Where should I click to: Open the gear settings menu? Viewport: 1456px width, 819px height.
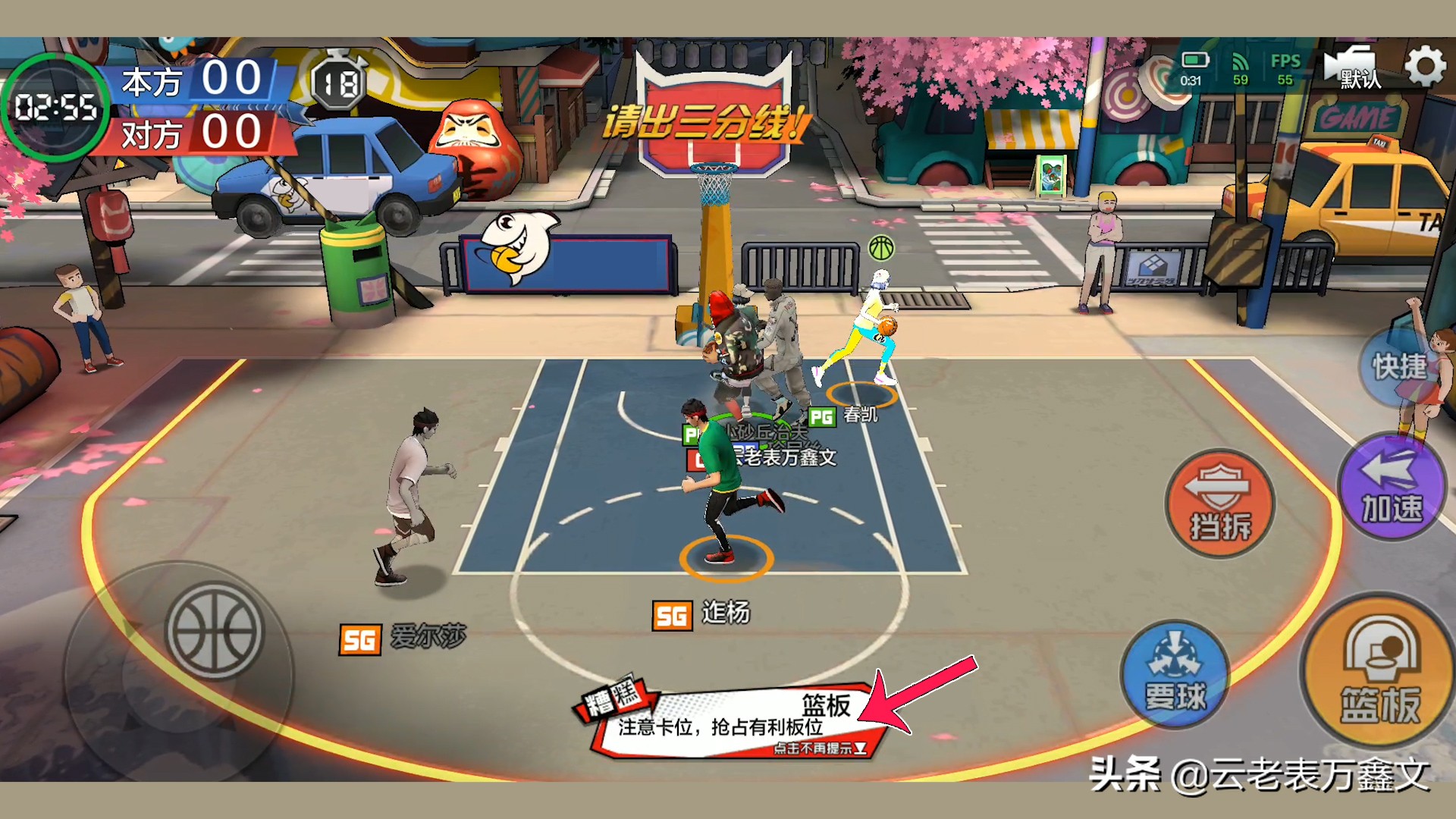click(1425, 67)
